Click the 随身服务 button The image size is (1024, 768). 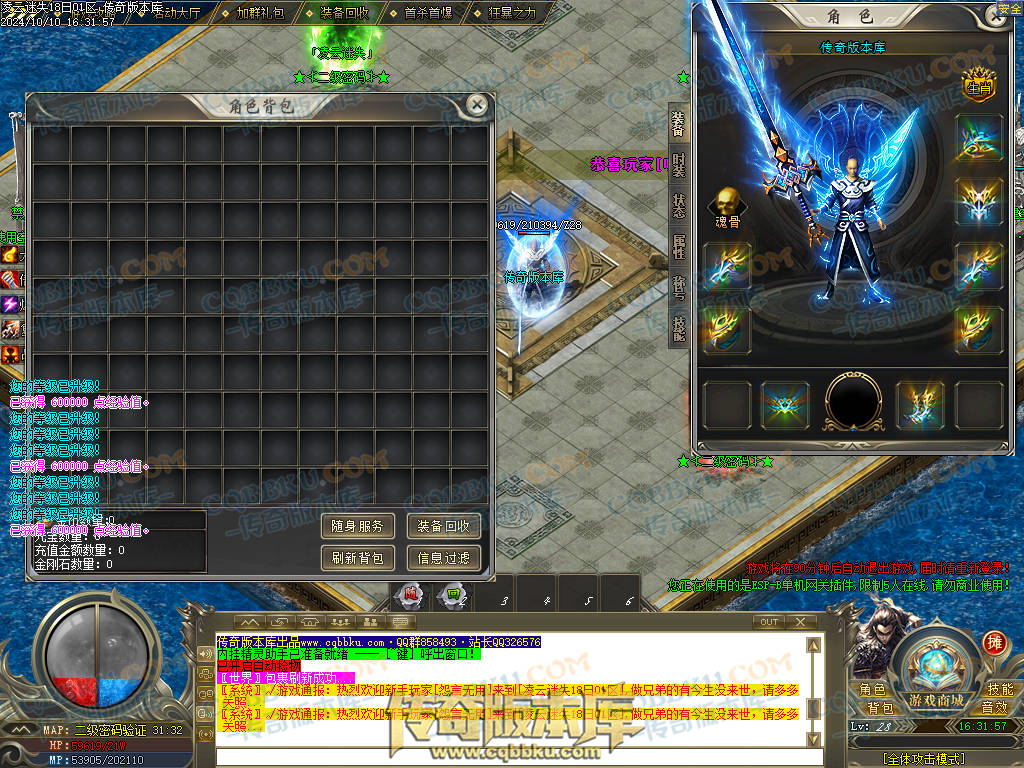[358, 526]
